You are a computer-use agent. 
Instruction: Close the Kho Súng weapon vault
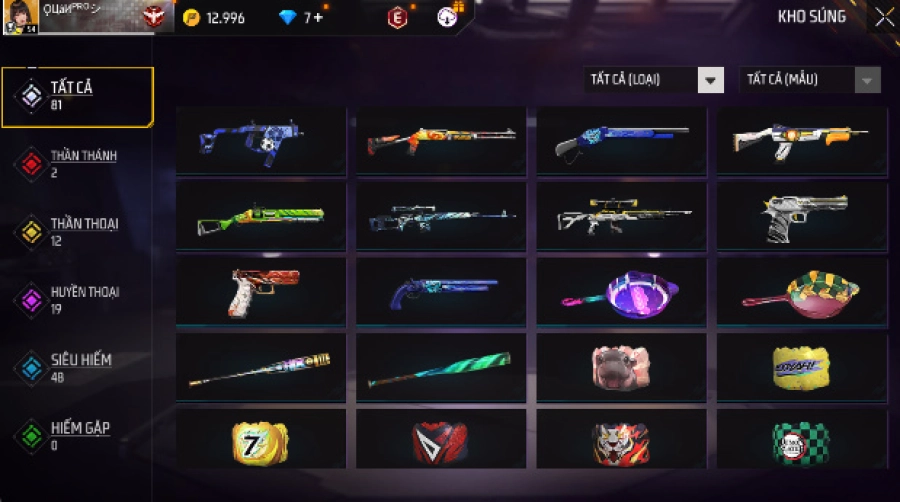coord(884,17)
